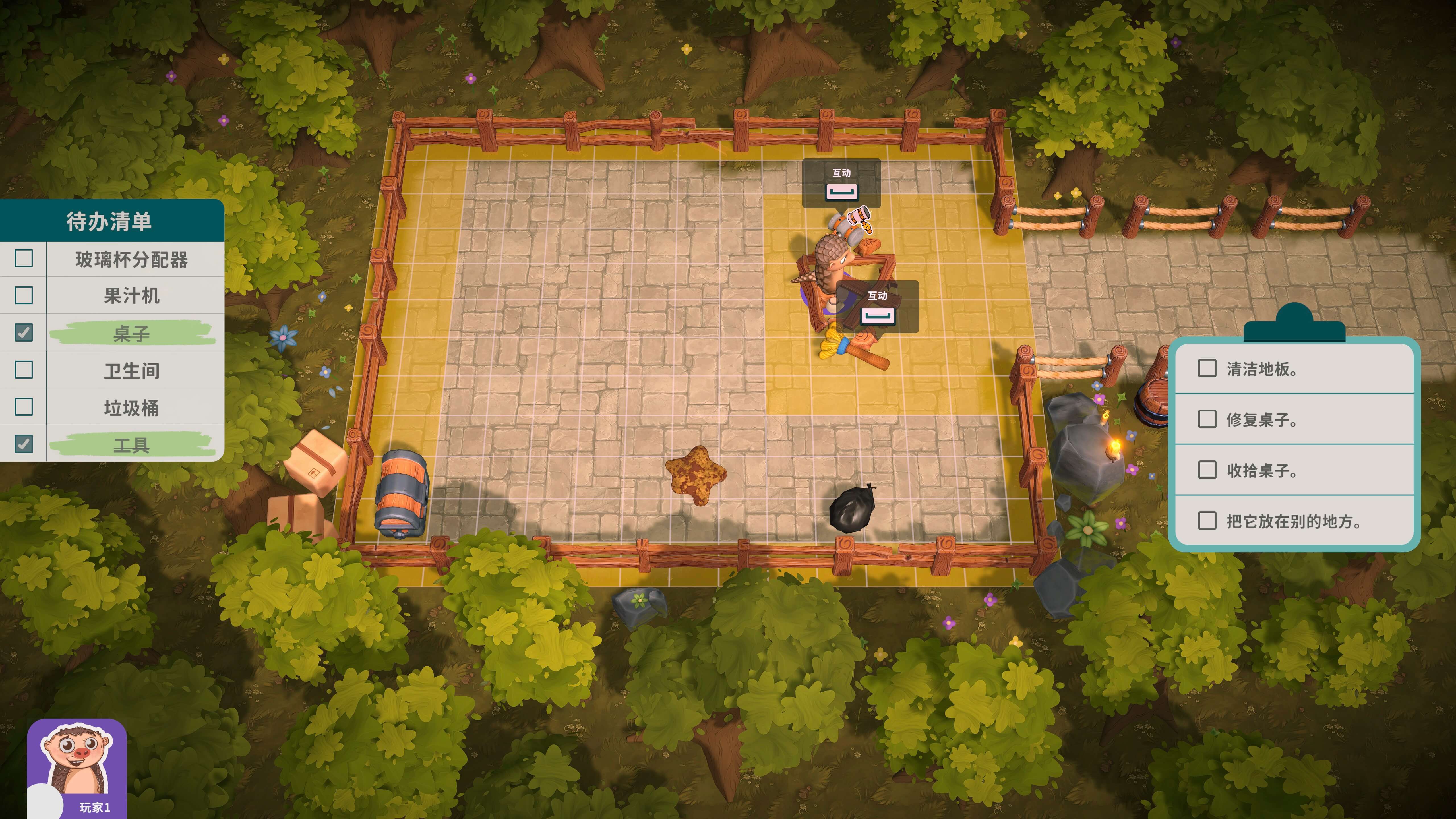Select the 收拾桌子 task checkbox
1456x819 pixels.
1207,470
